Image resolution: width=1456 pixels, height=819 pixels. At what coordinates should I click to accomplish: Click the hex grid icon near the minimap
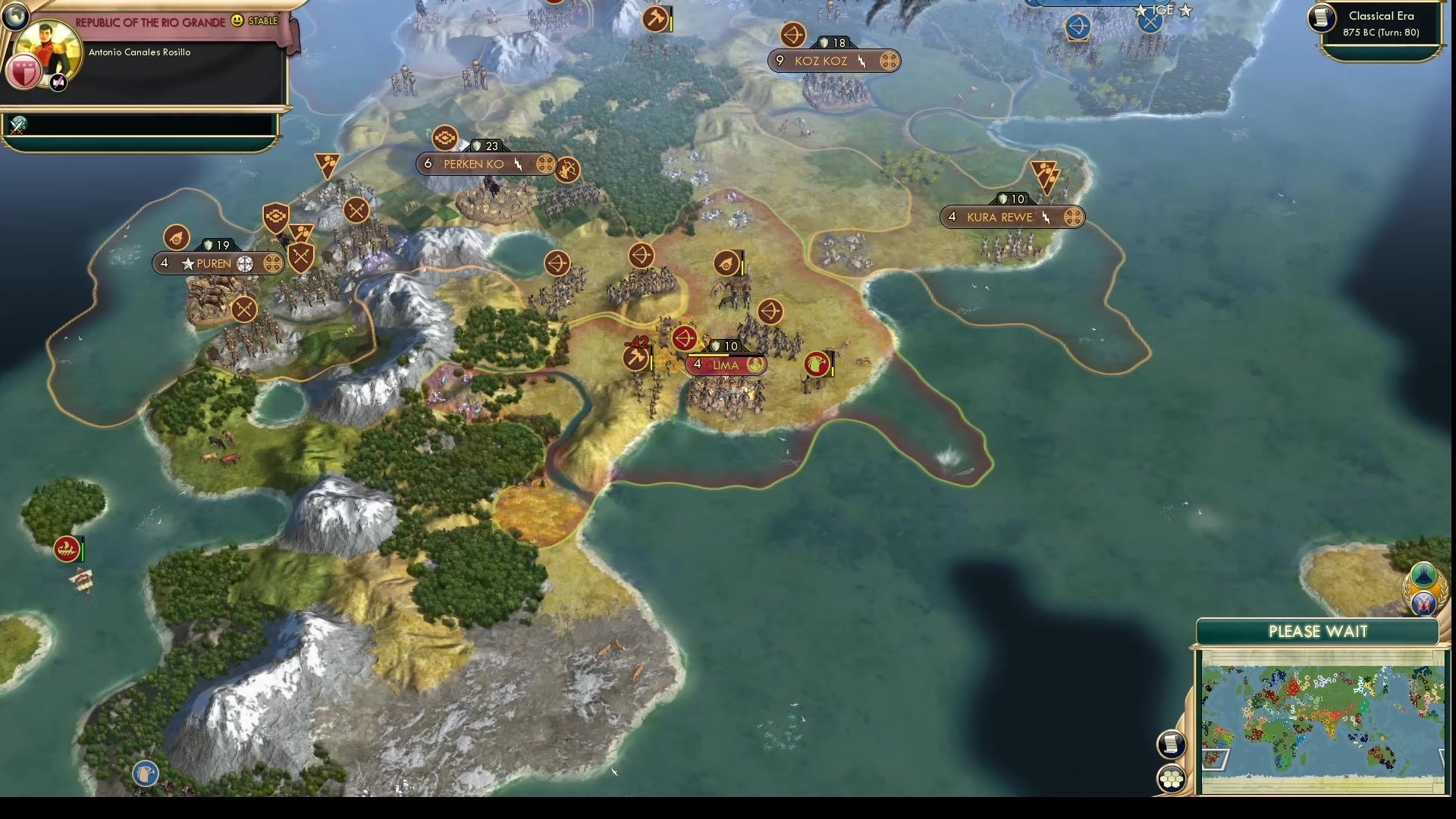pos(1172,777)
